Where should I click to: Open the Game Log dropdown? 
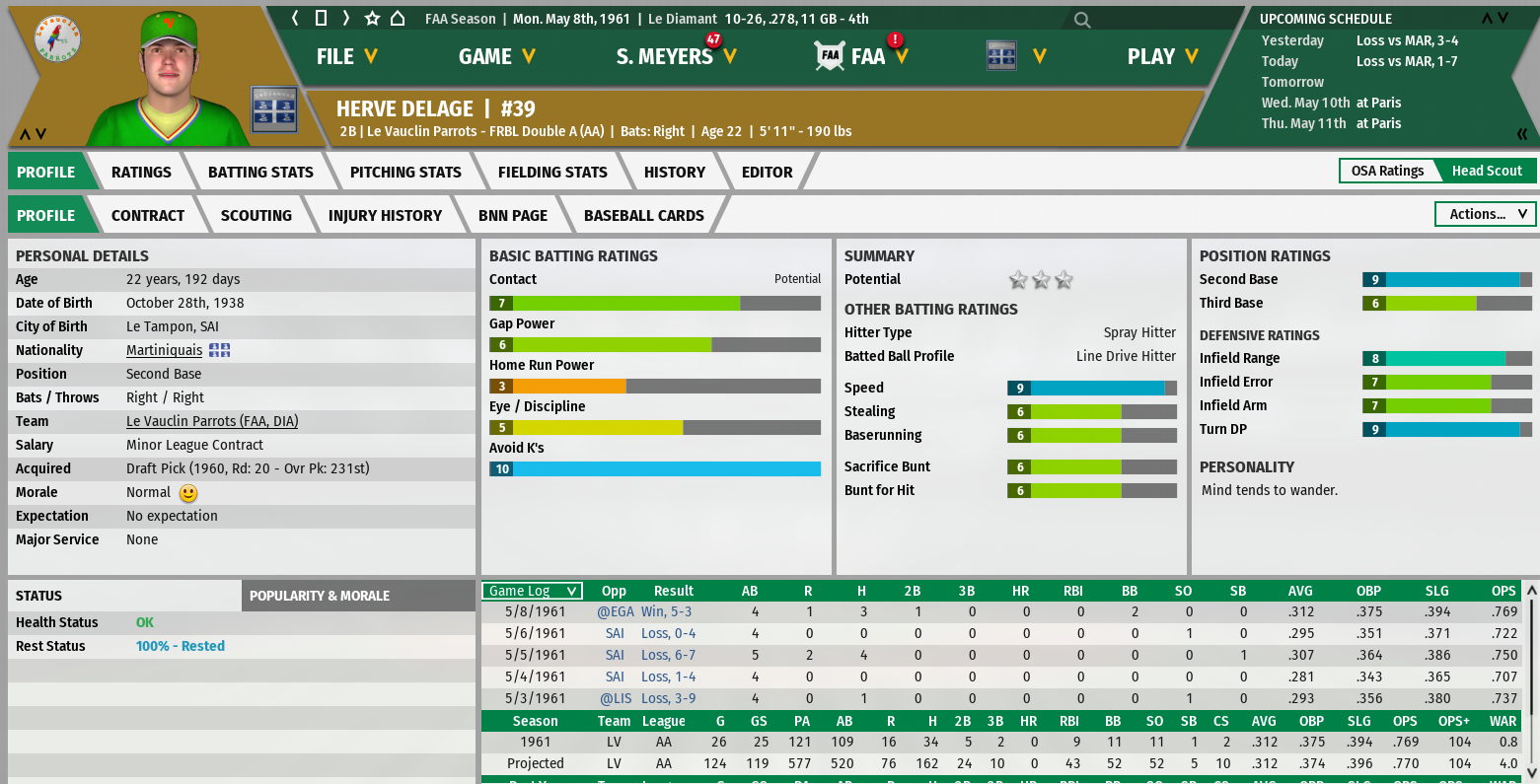(x=533, y=591)
